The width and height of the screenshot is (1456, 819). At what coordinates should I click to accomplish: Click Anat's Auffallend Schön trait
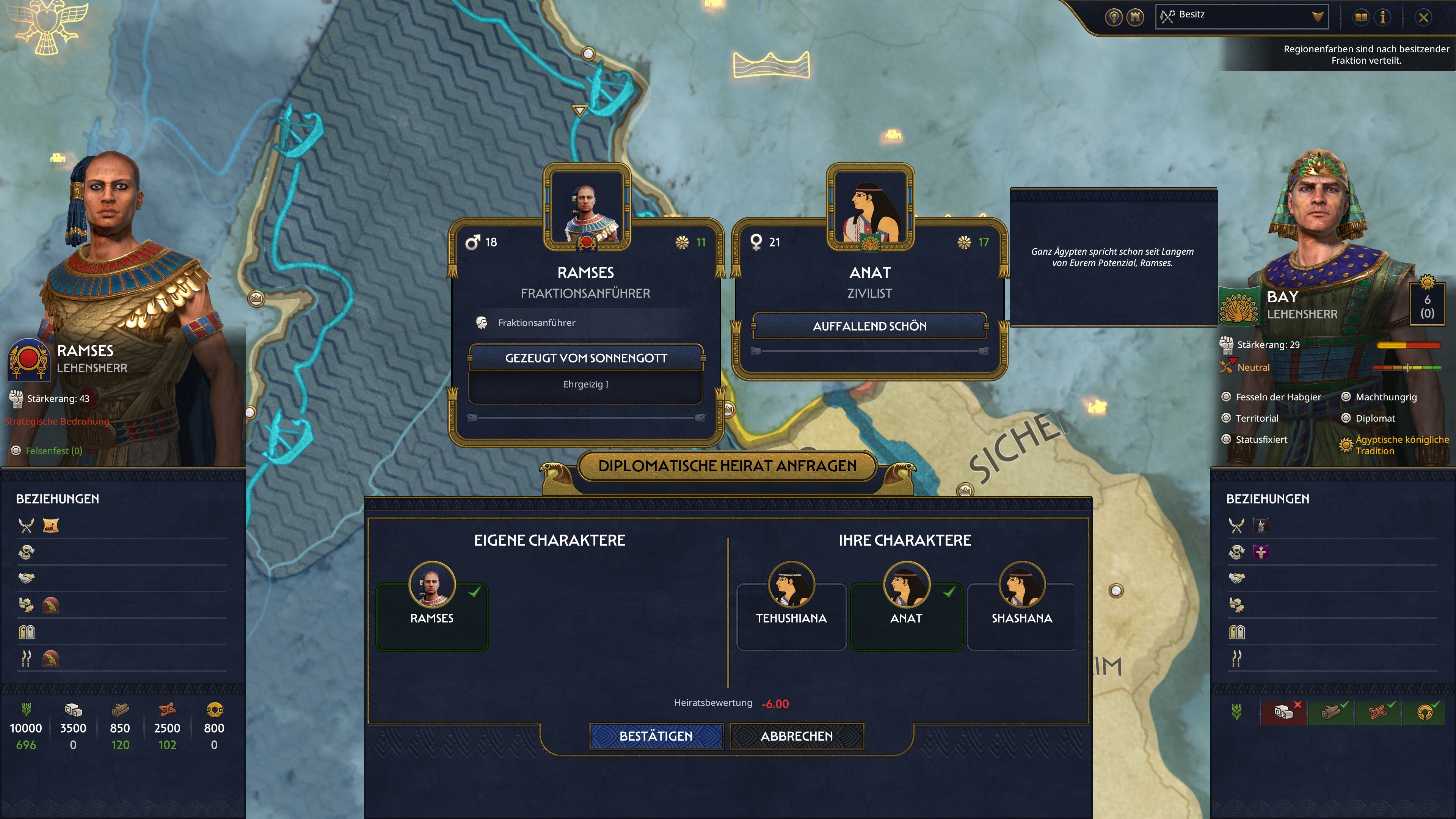[869, 326]
